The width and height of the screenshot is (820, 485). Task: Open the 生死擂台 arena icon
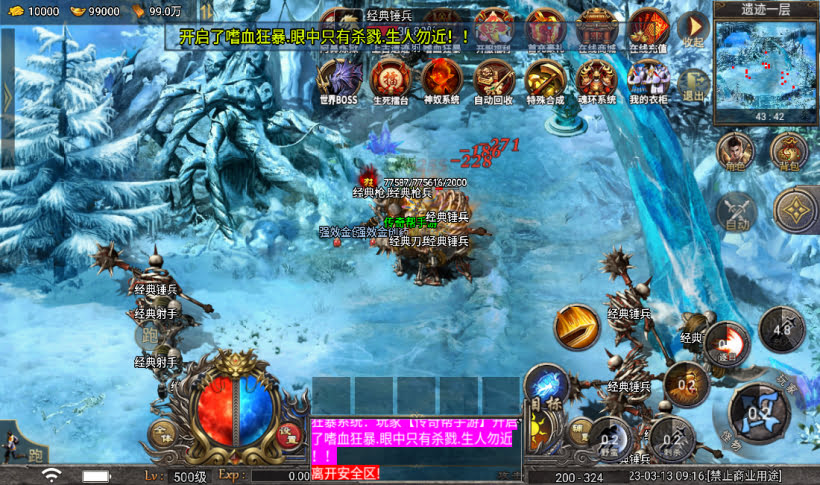[389, 78]
